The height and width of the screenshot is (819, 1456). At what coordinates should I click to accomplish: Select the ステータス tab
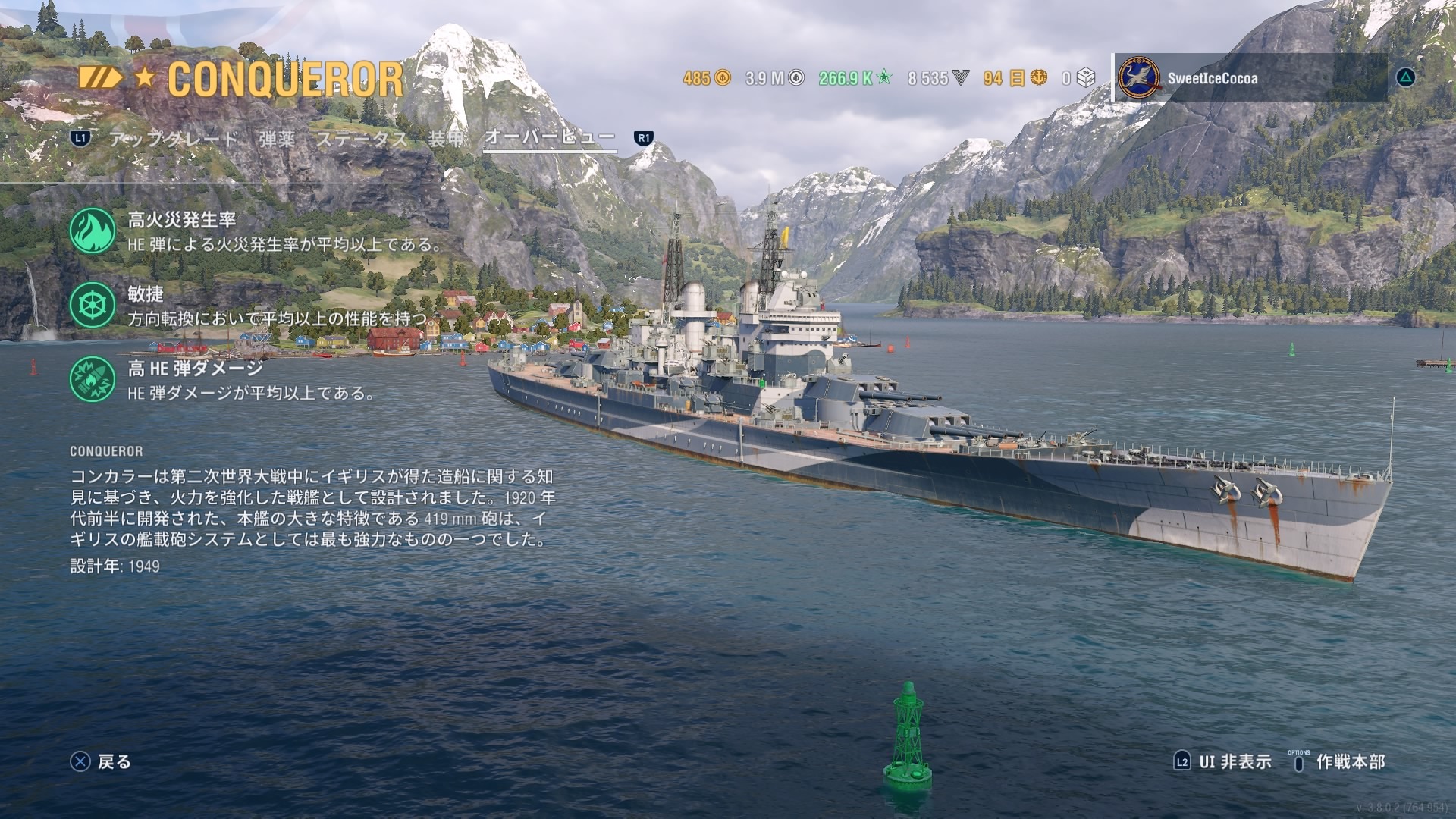click(x=361, y=139)
